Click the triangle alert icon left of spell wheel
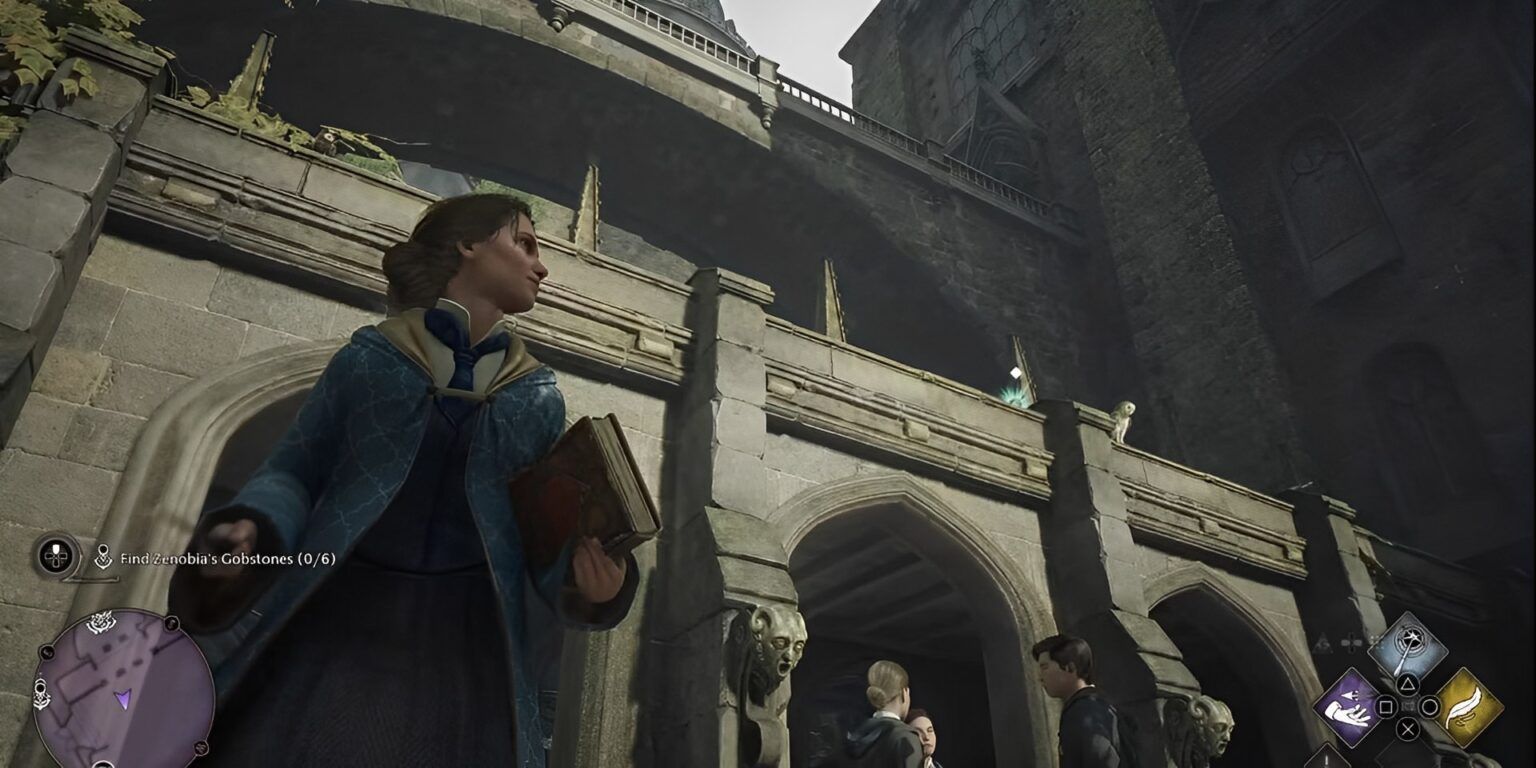This screenshot has width=1536, height=768. coord(1321,642)
